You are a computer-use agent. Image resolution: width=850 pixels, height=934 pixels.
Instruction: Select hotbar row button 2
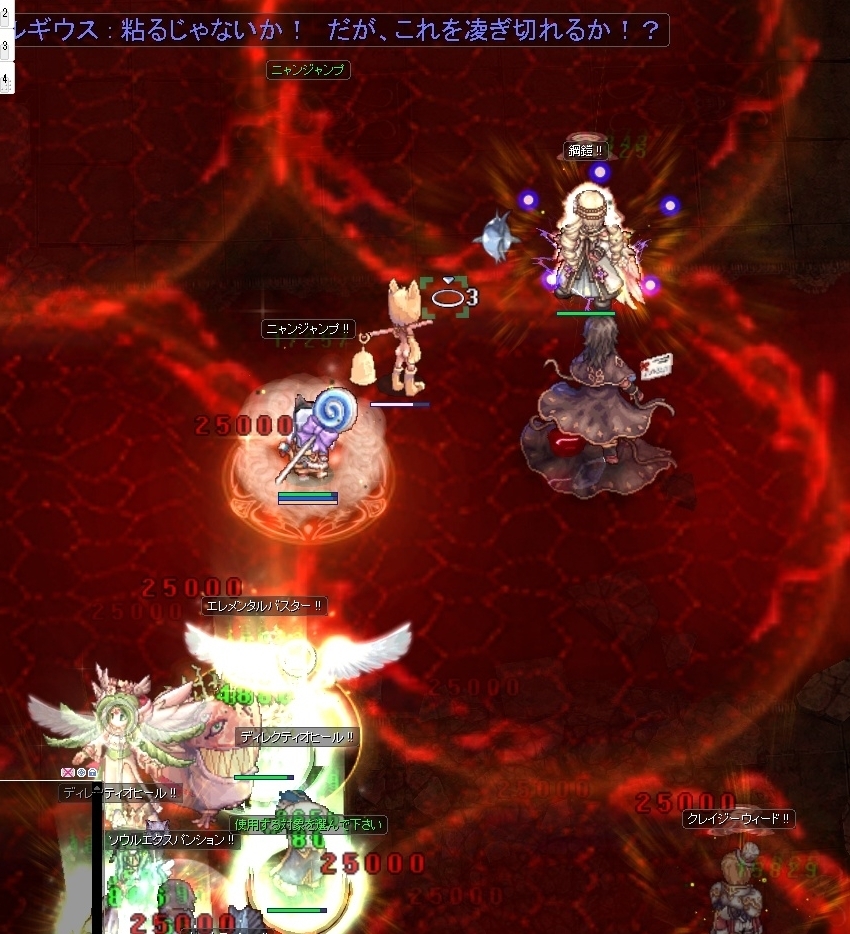[x=5, y=15]
